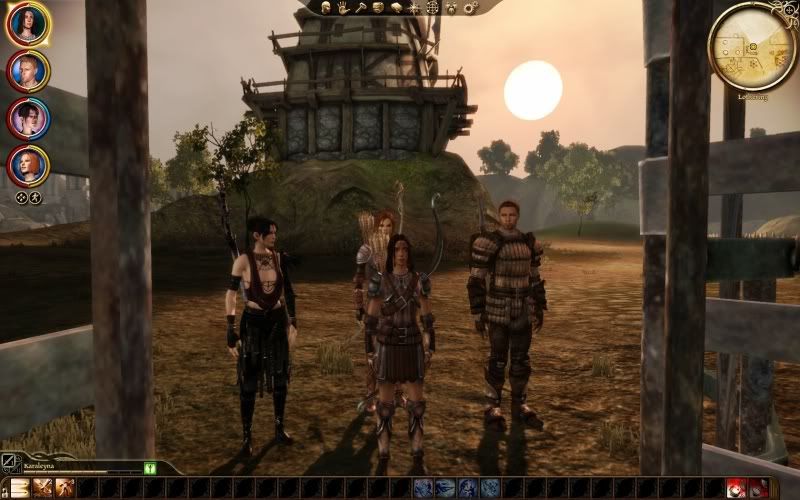Open the character record head icon

pyautogui.click(x=327, y=7)
